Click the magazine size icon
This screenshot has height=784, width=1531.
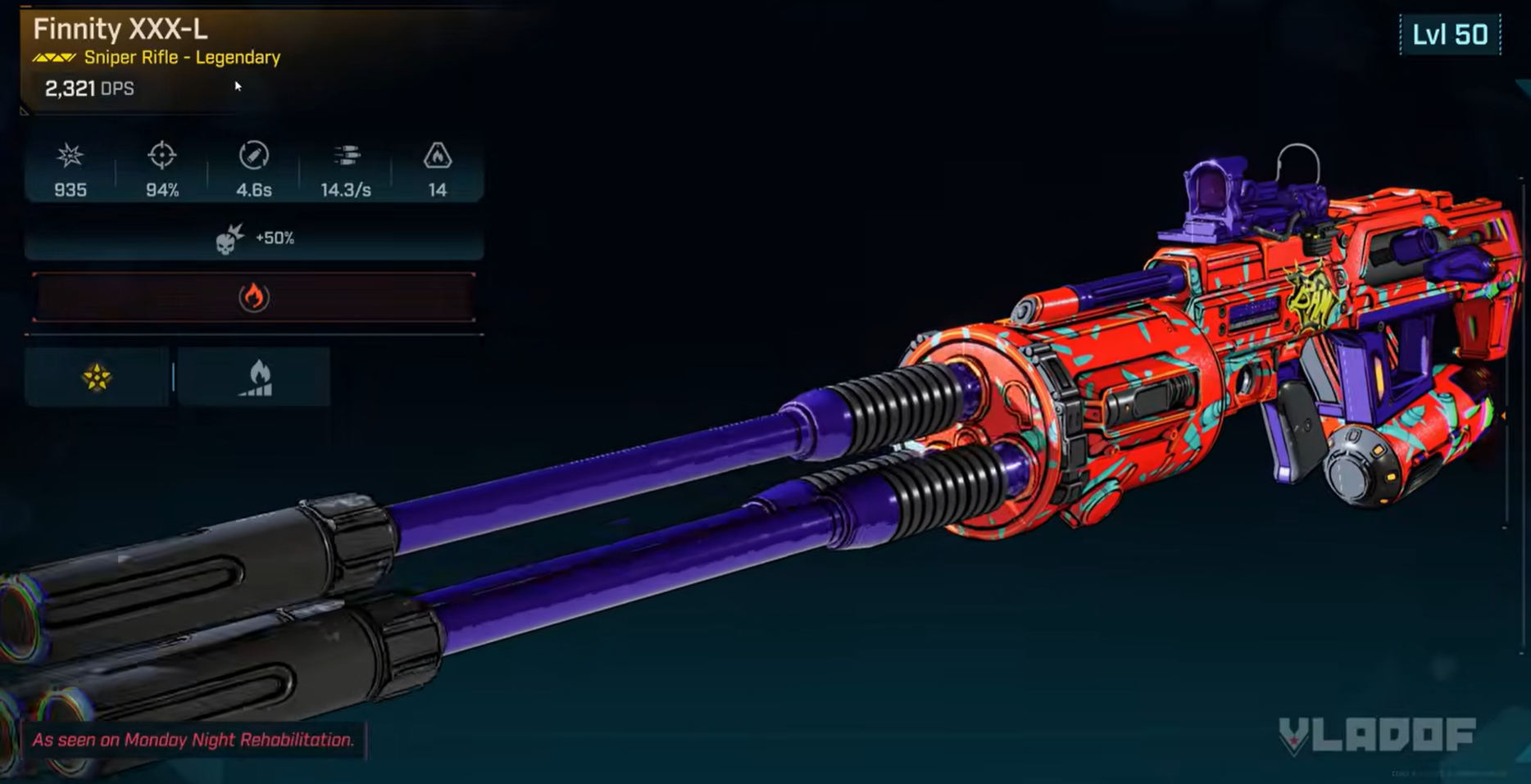(x=437, y=155)
